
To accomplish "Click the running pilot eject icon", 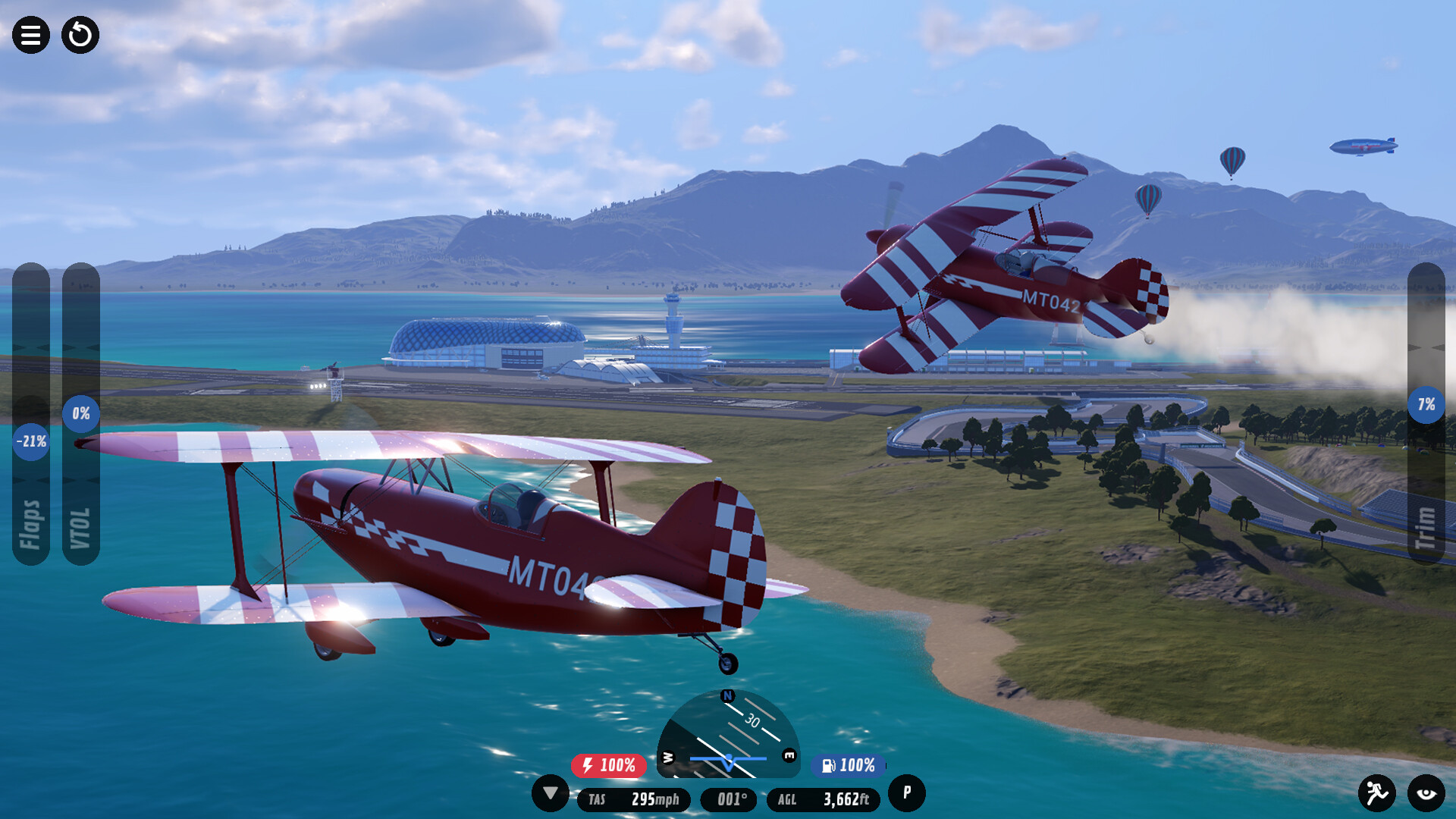I will [1376, 793].
